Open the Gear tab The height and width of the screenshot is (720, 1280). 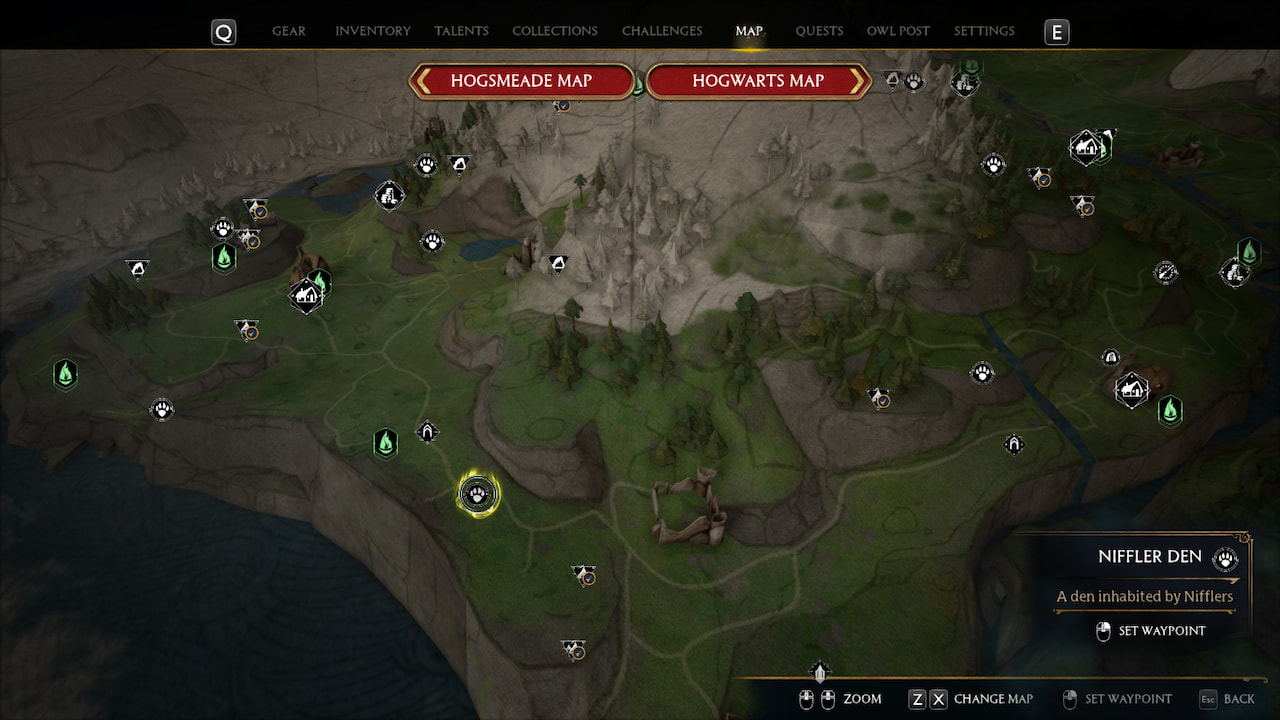pyautogui.click(x=289, y=31)
